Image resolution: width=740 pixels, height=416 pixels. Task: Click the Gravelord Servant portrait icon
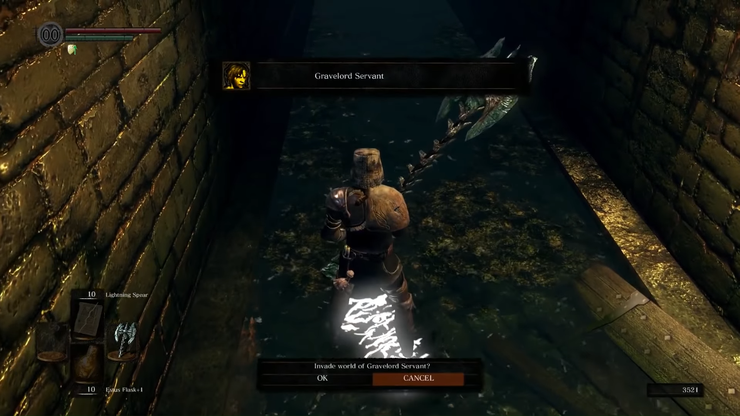click(236, 76)
